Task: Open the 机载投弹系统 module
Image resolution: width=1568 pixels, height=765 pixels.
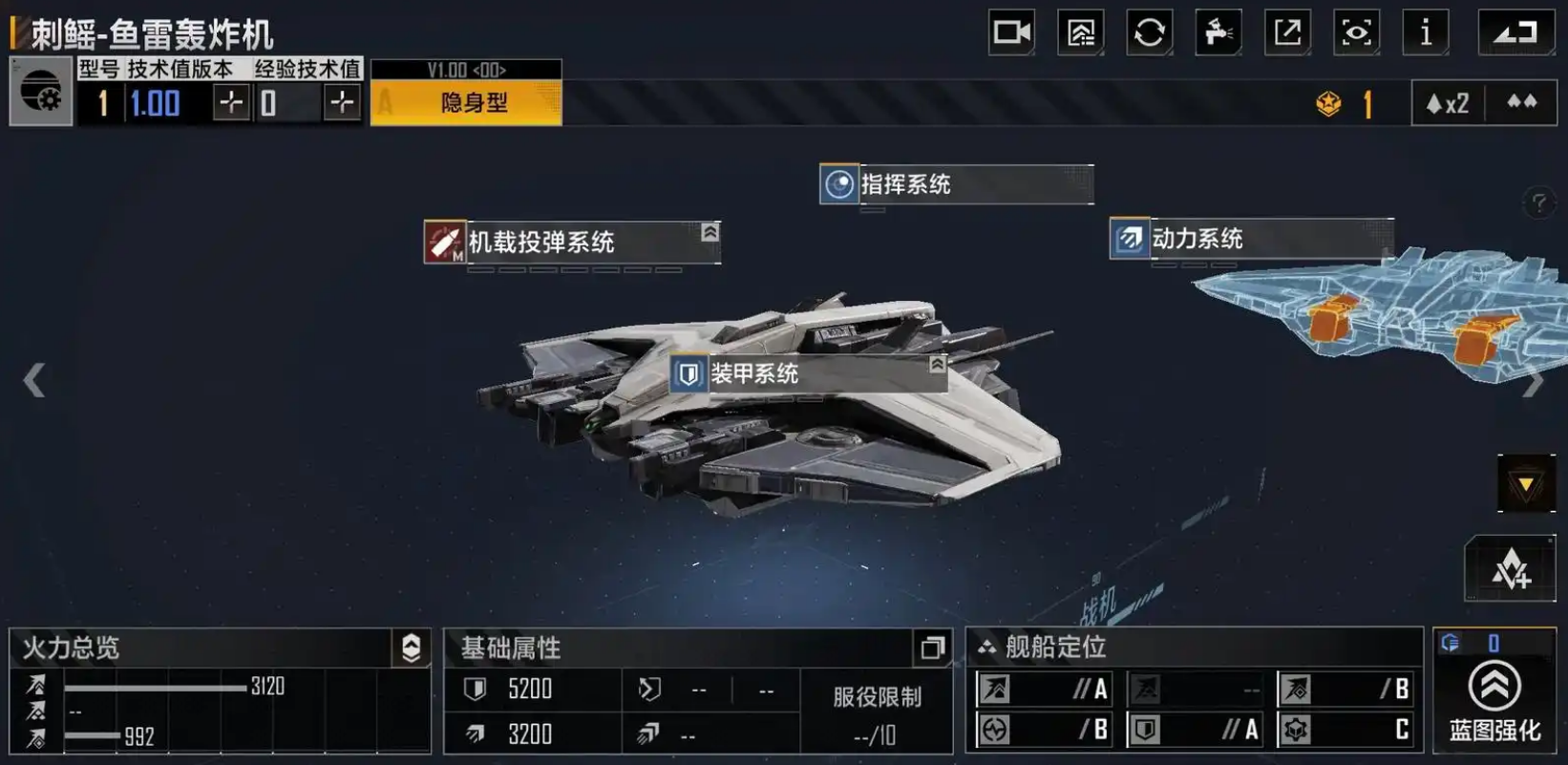Action: click(x=571, y=243)
